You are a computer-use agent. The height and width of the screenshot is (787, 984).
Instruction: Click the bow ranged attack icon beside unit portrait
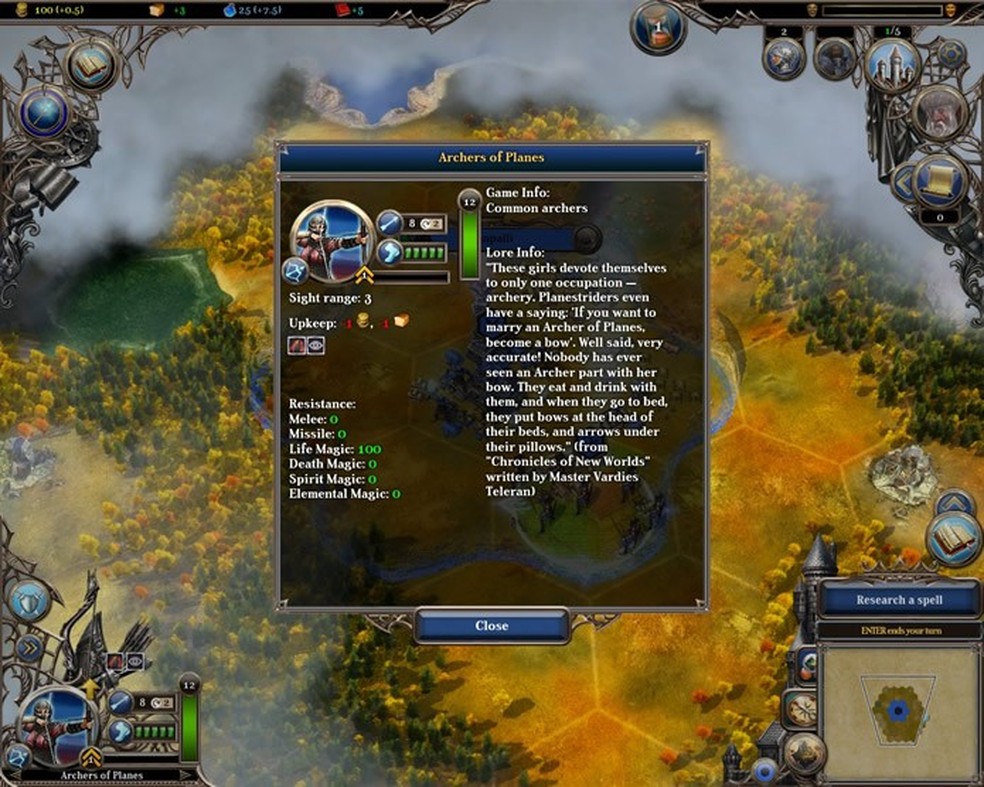[x=16, y=755]
